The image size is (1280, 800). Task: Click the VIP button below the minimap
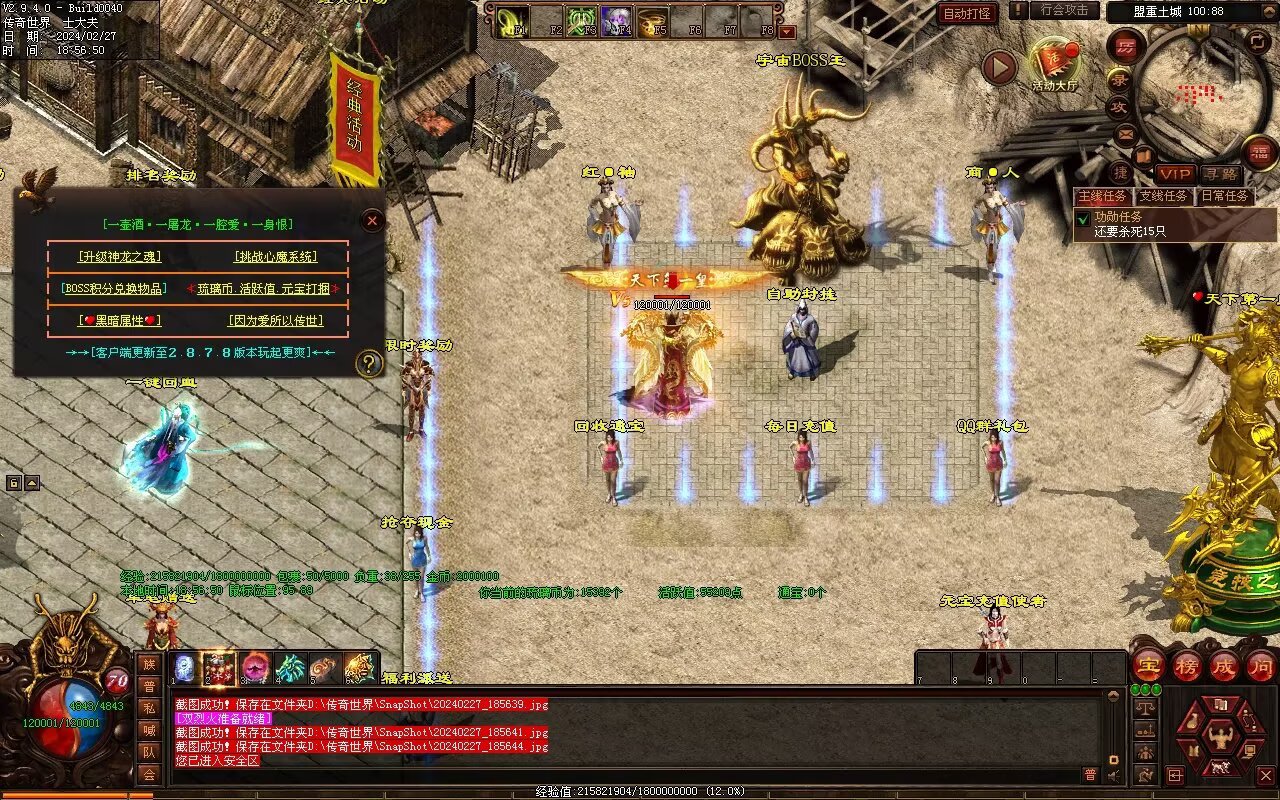coord(1174,174)
